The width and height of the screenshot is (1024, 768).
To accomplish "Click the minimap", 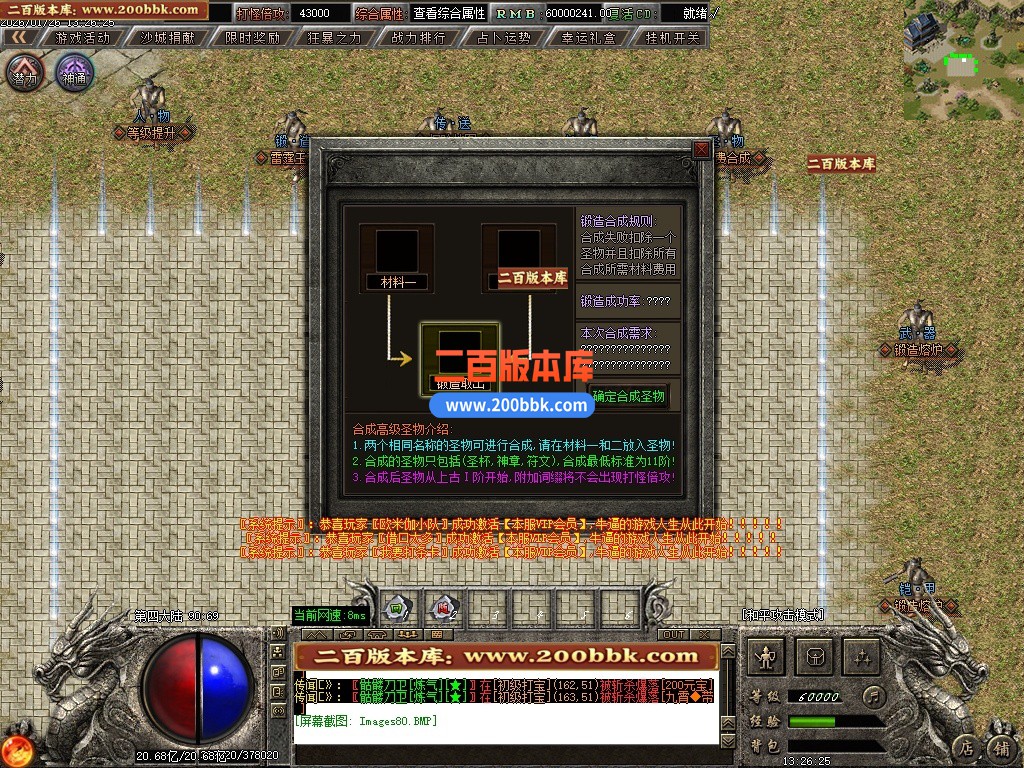I will click(x=963, y=60).
